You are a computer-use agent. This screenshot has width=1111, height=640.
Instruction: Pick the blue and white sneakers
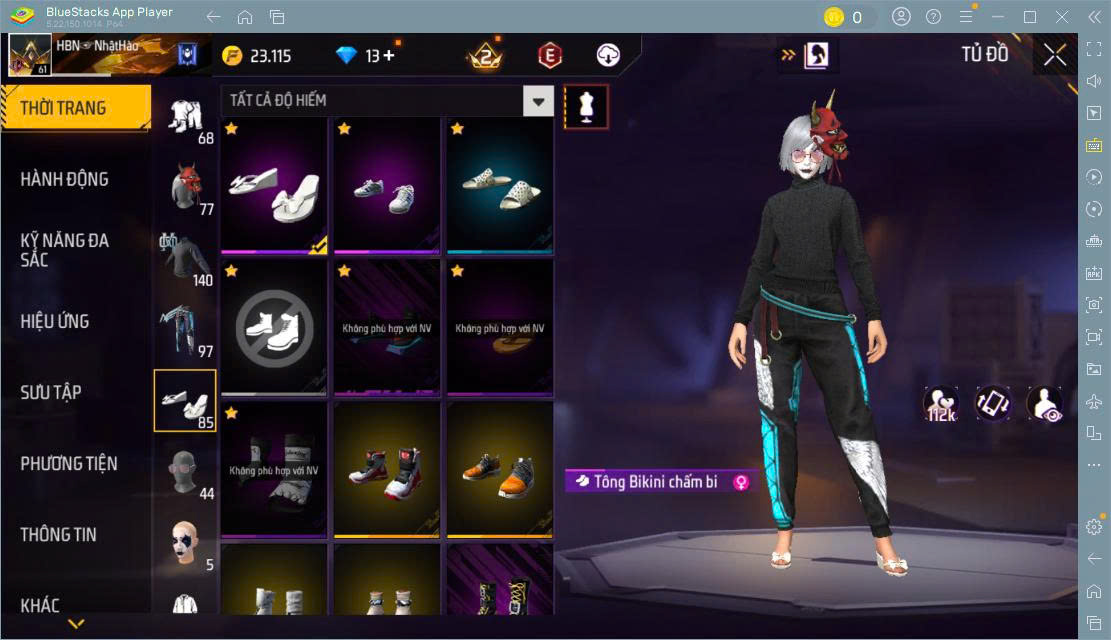point(388,184)
